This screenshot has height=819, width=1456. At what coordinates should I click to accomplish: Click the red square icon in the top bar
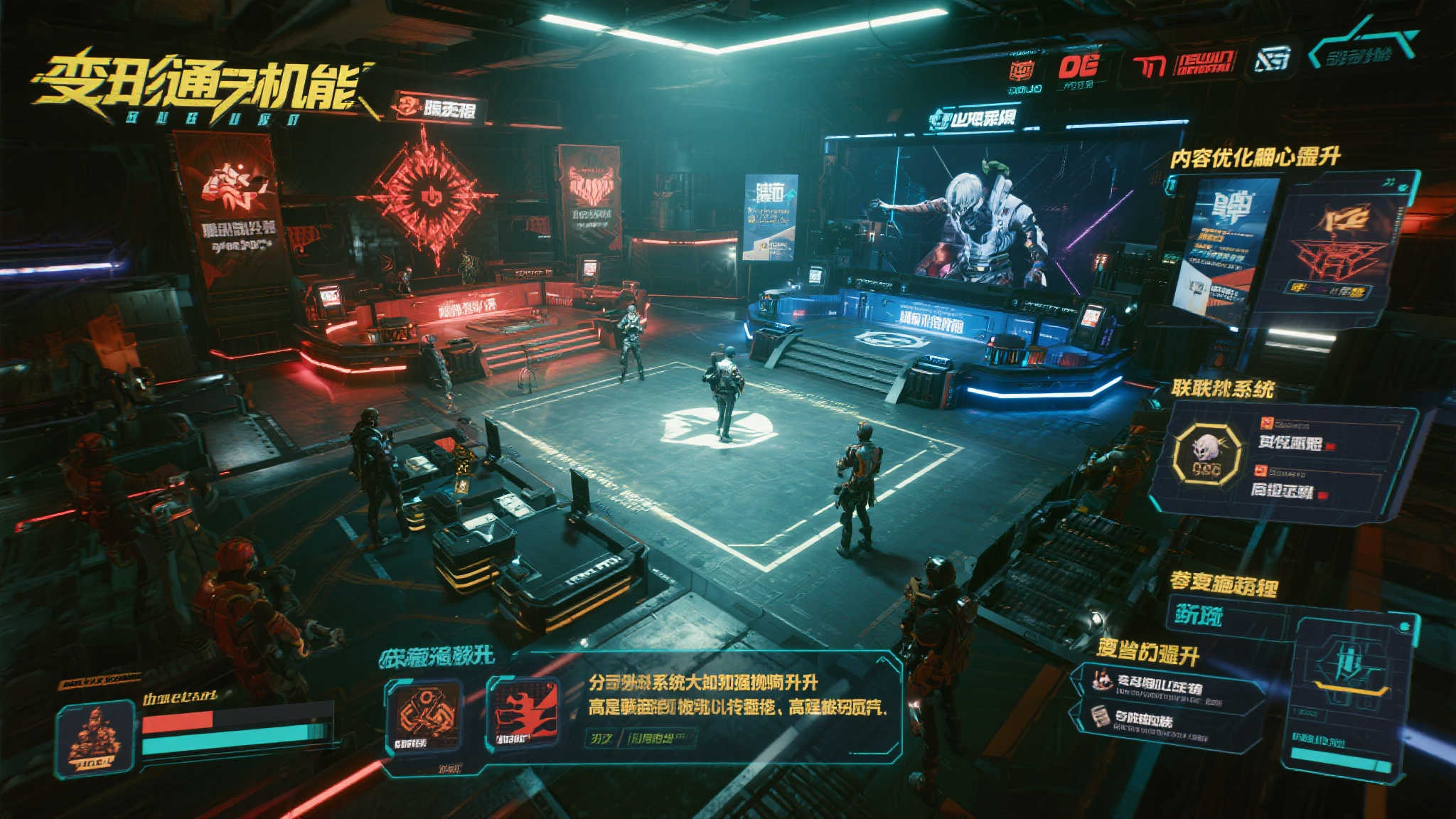pyautogui.click(x=1022, y=70)
